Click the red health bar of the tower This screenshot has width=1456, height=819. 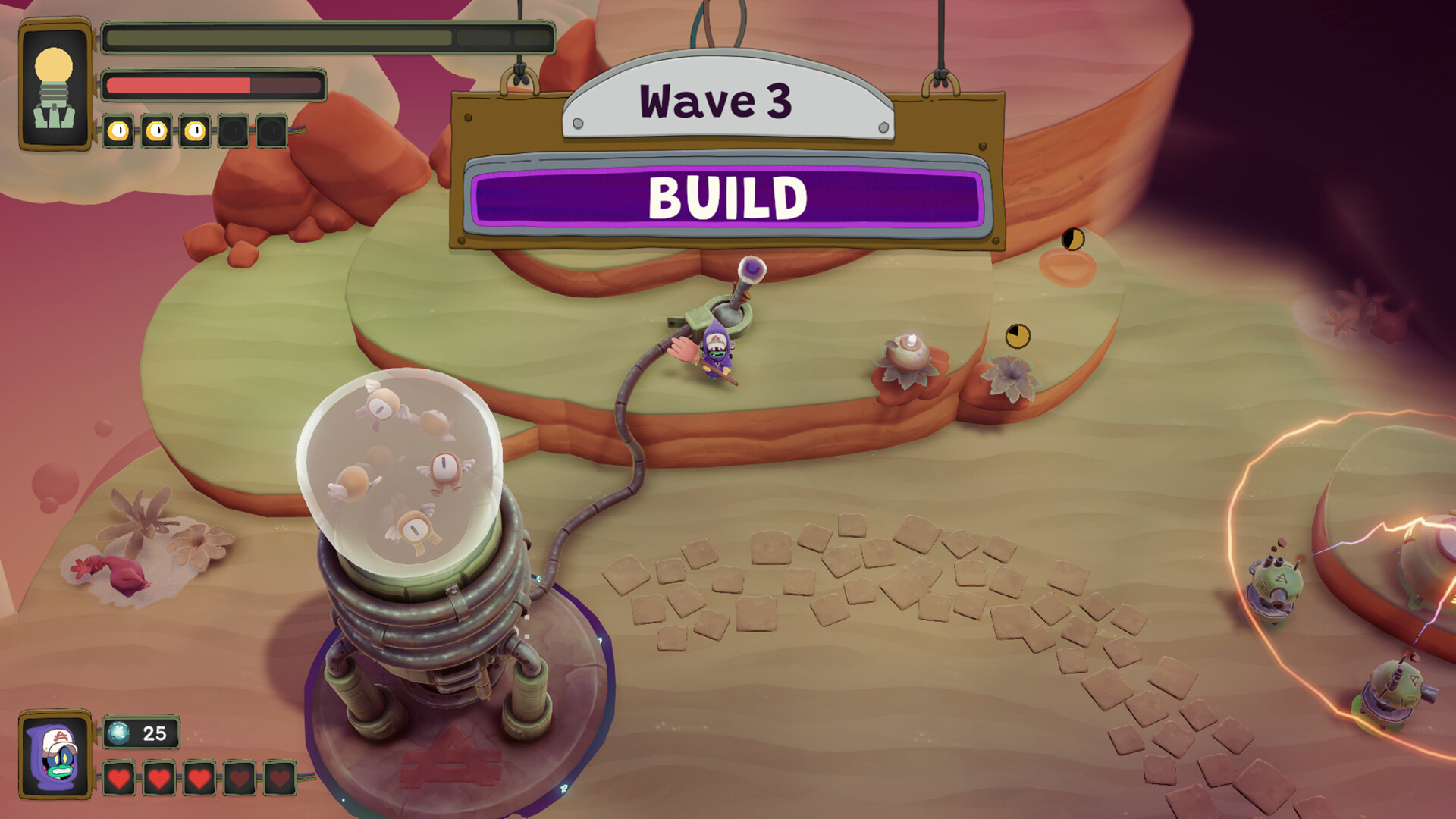point(178,85)
